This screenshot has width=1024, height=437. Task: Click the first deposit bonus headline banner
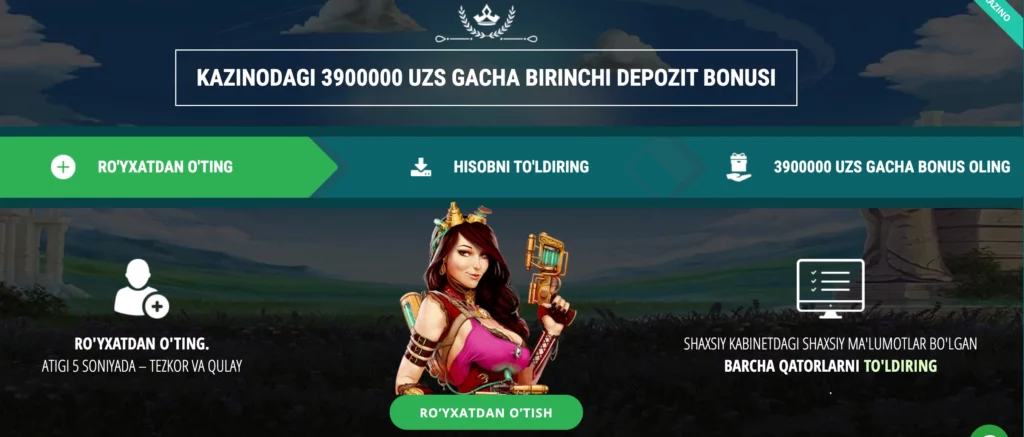tap(486, 78)
